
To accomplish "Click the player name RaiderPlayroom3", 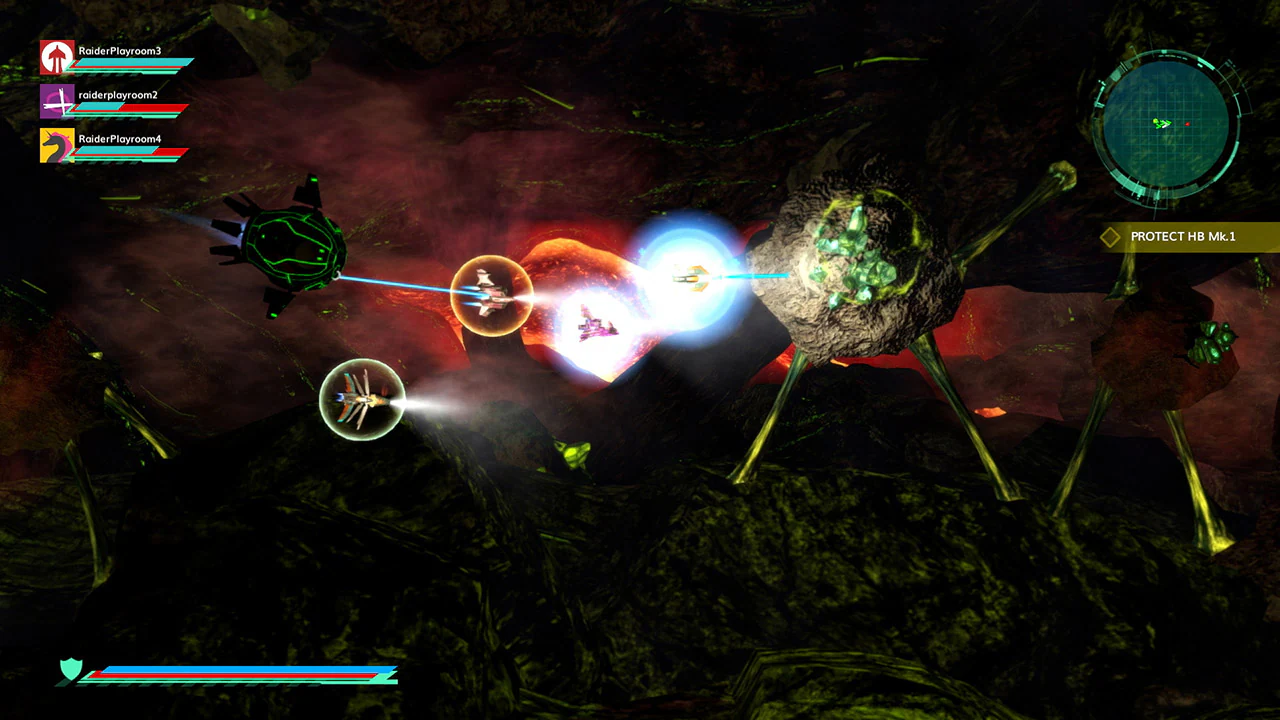I will pyautogui.click(x=118, y=51).
